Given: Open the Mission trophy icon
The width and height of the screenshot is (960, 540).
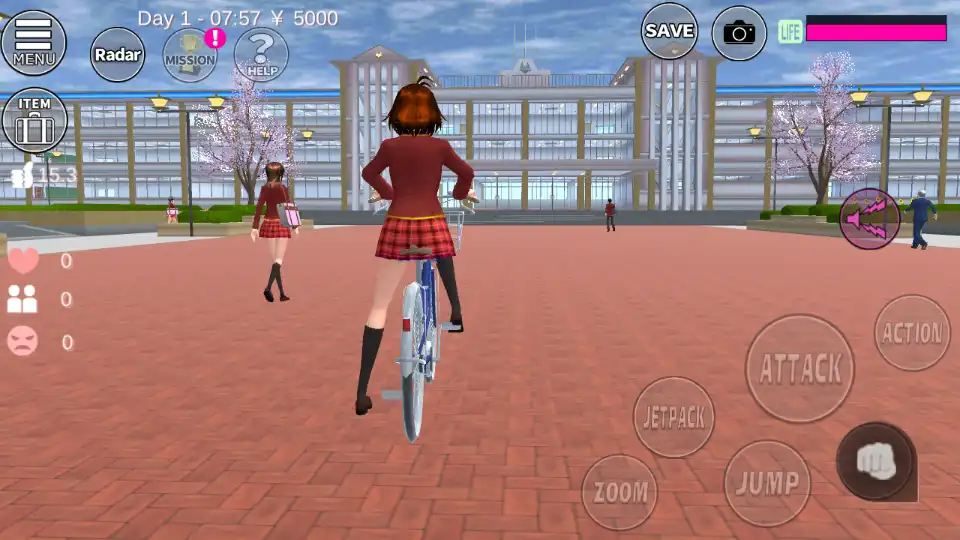Looking at the screenshot, I should (x=190, y=55).
